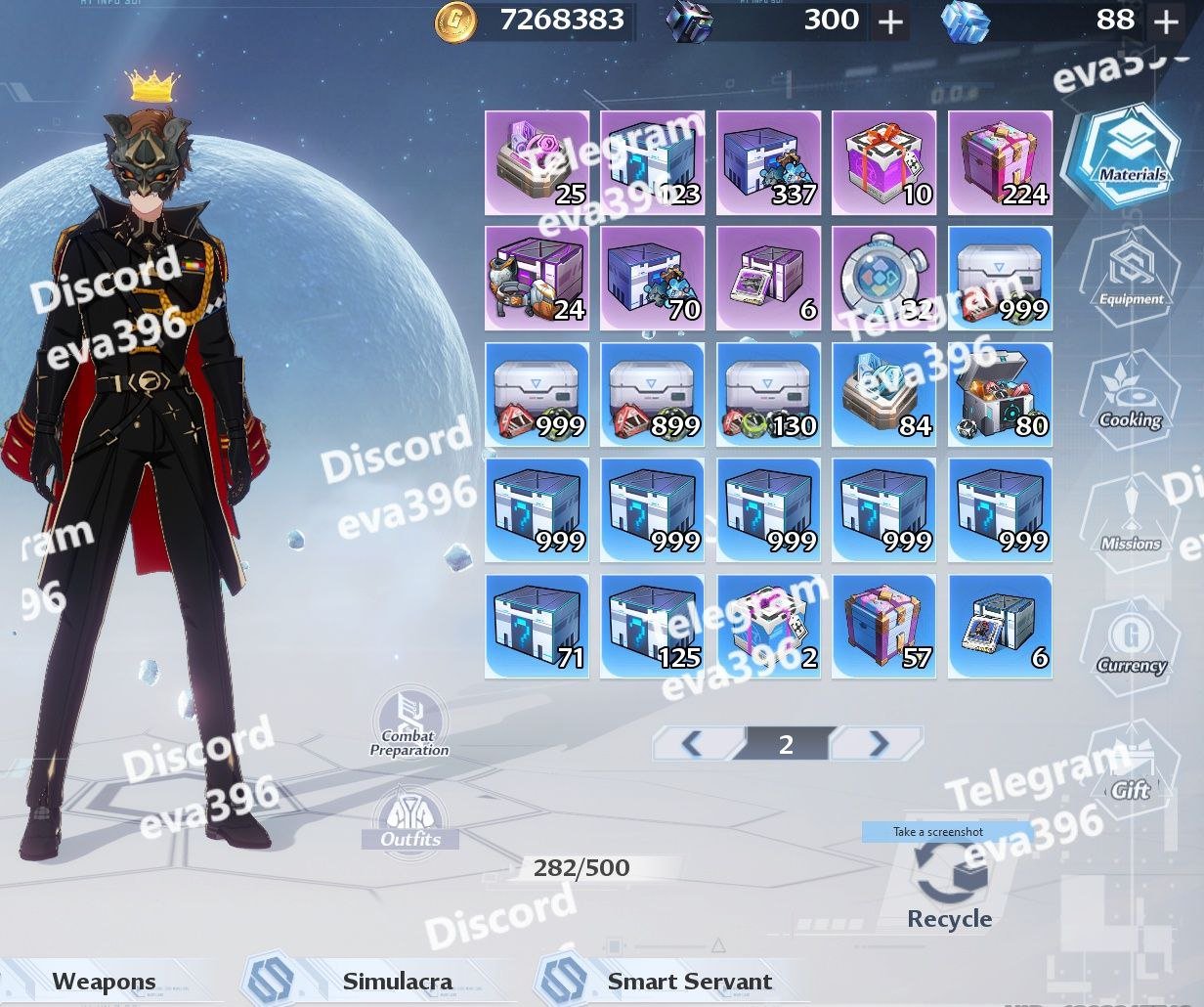
Task: Select the purple crate stack of 337
Action: coord(768,162)
